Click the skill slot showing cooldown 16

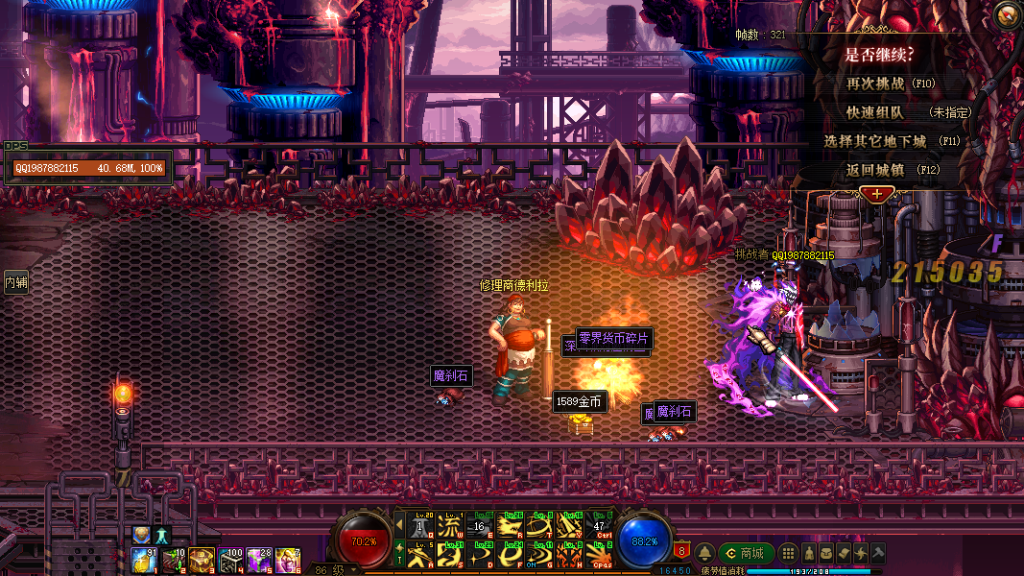click(x=479, y=526)
